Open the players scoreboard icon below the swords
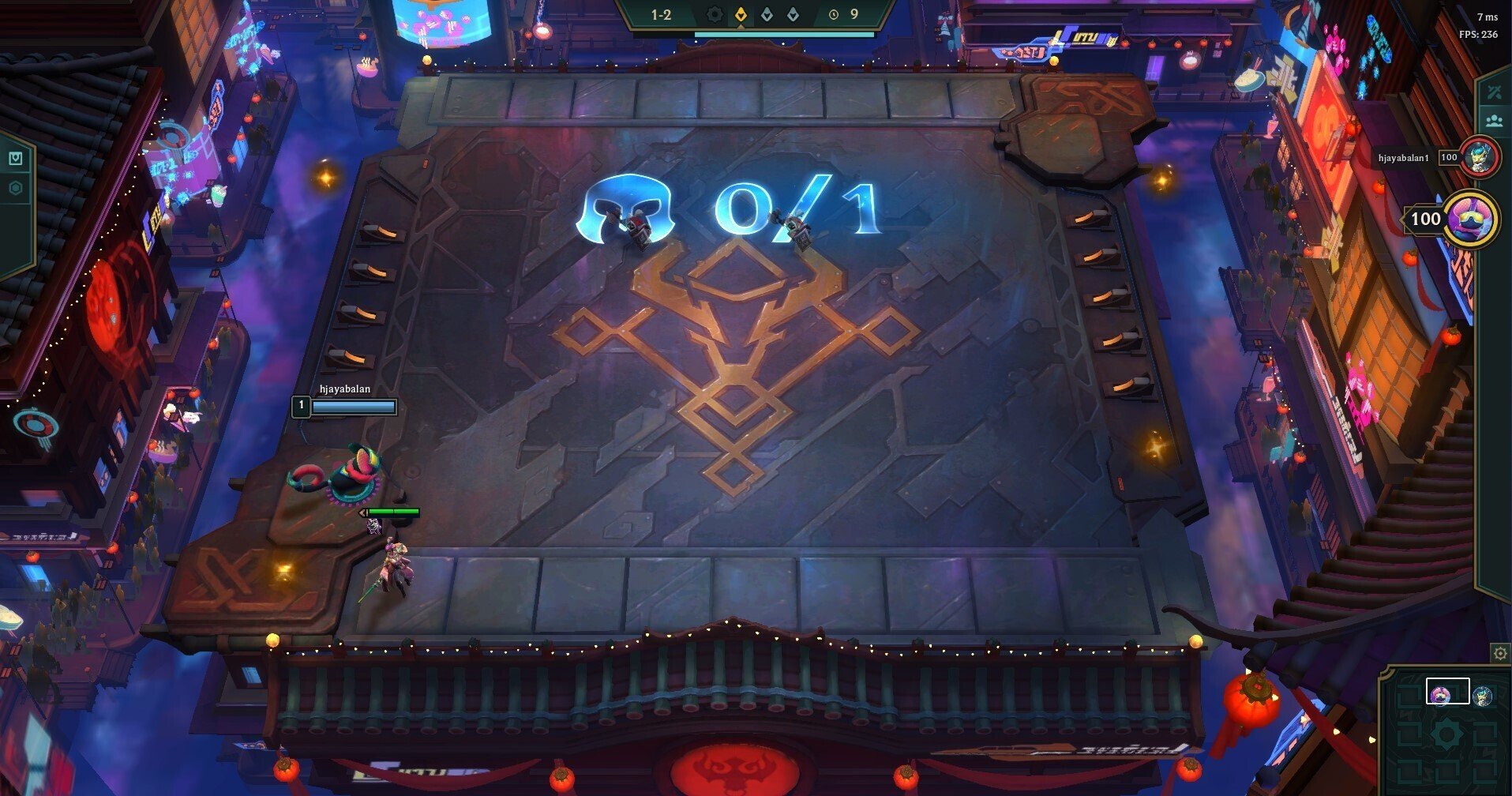1512x796 pixels. point(1493,120)
